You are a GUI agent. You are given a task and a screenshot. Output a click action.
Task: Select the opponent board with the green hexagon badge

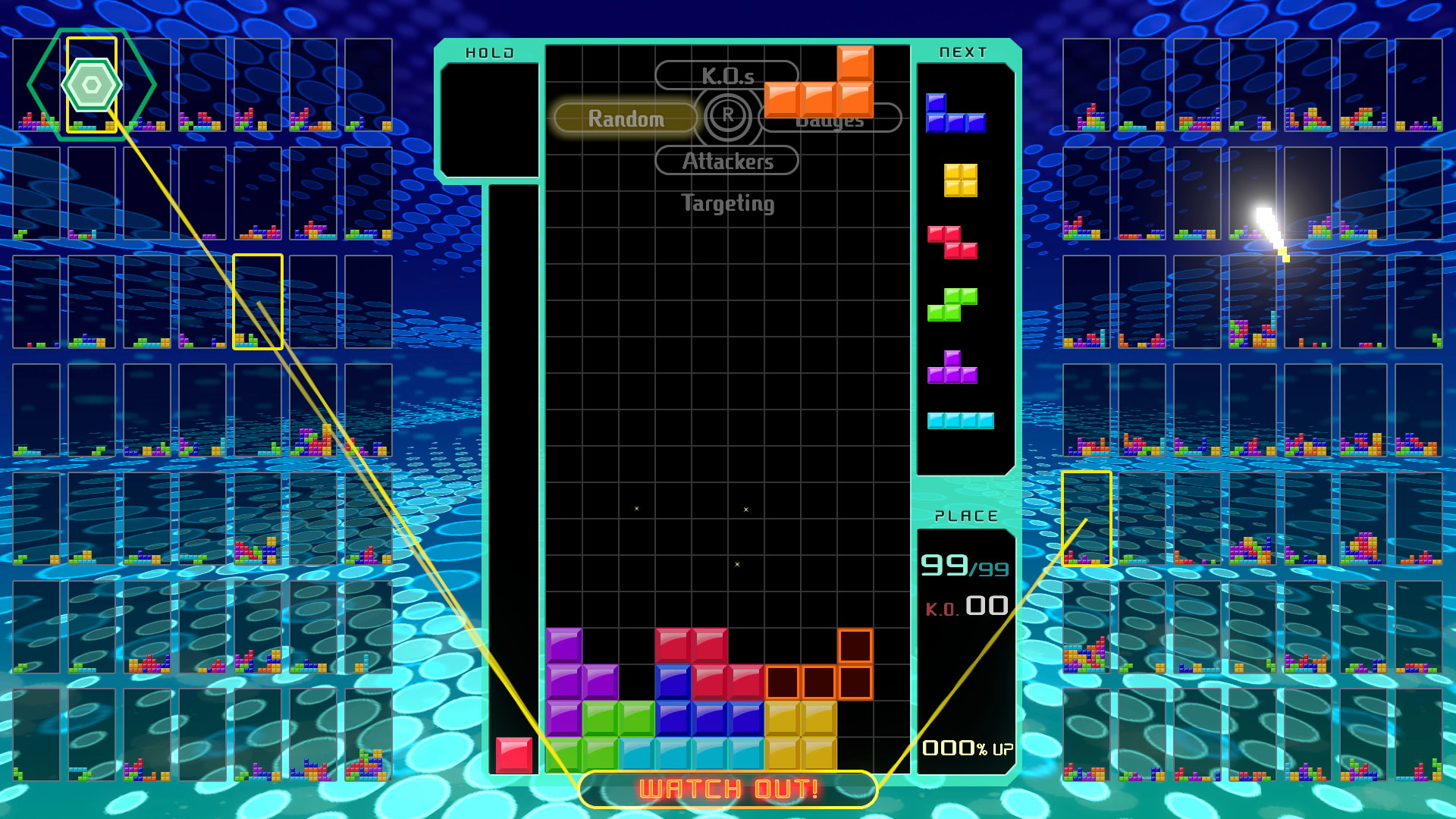(92, 85)
